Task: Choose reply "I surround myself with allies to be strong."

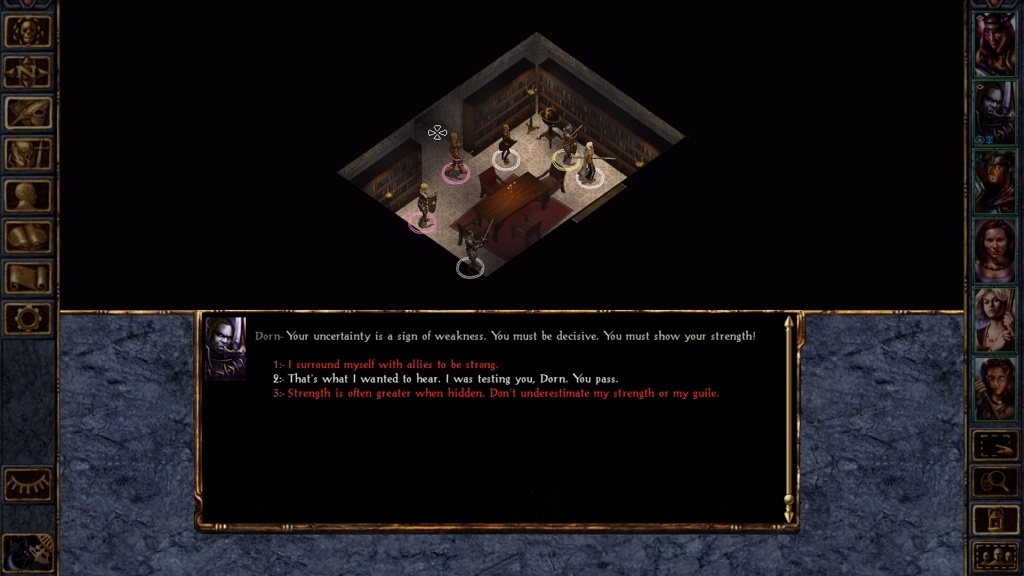Action: coord(392,365)
